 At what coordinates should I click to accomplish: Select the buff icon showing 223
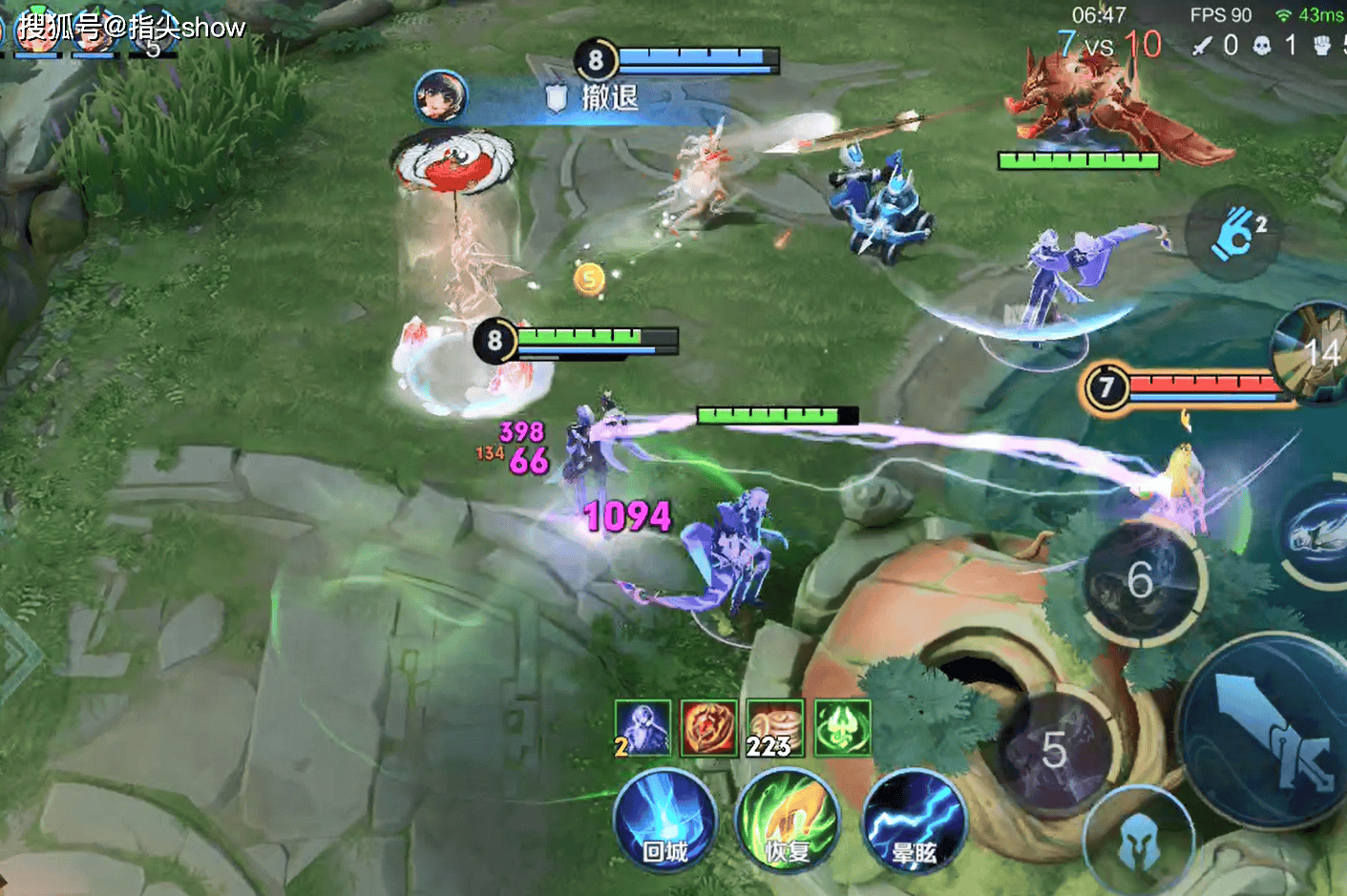pos(774,727)
